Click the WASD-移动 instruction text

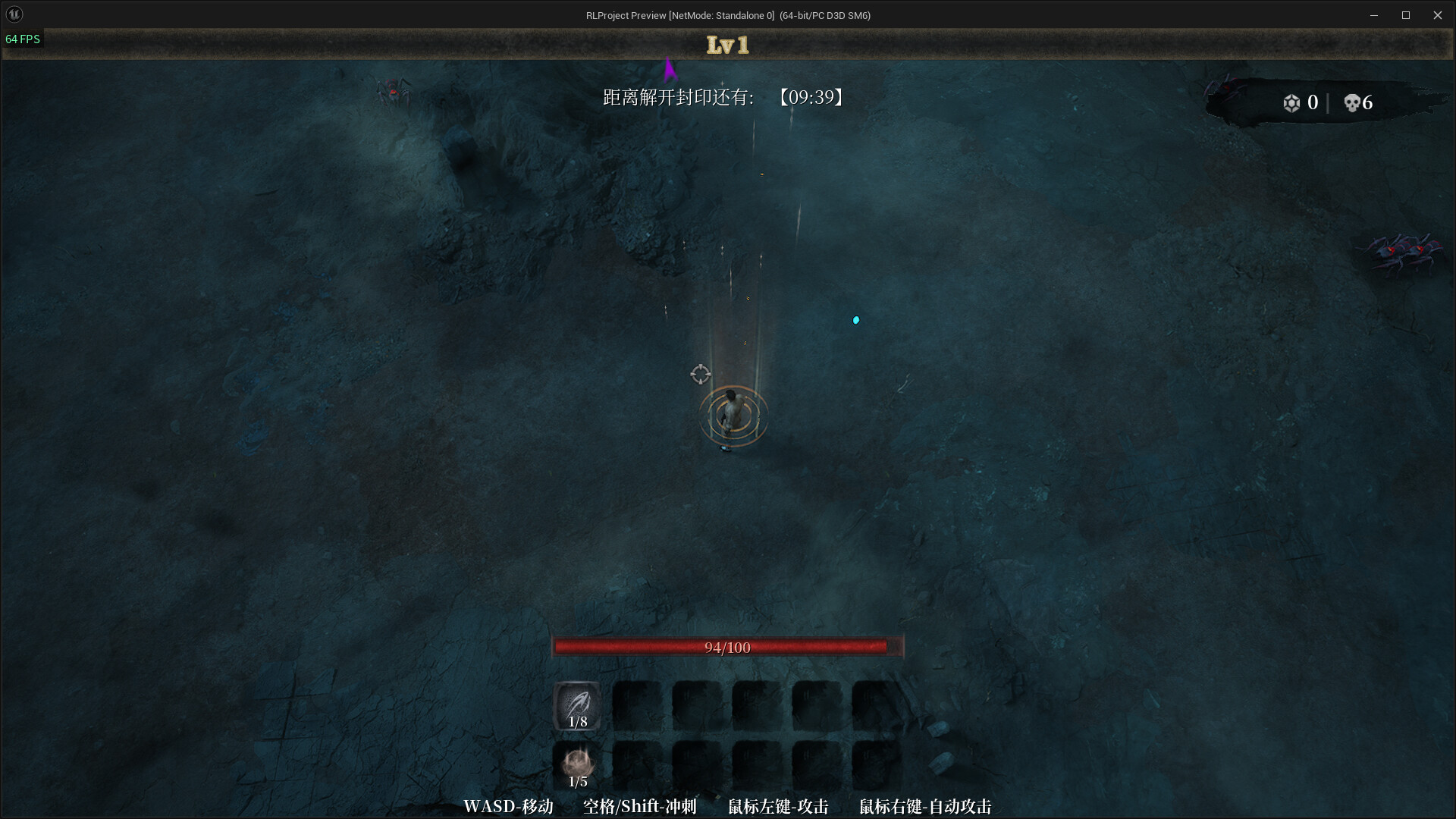[509, 807]
